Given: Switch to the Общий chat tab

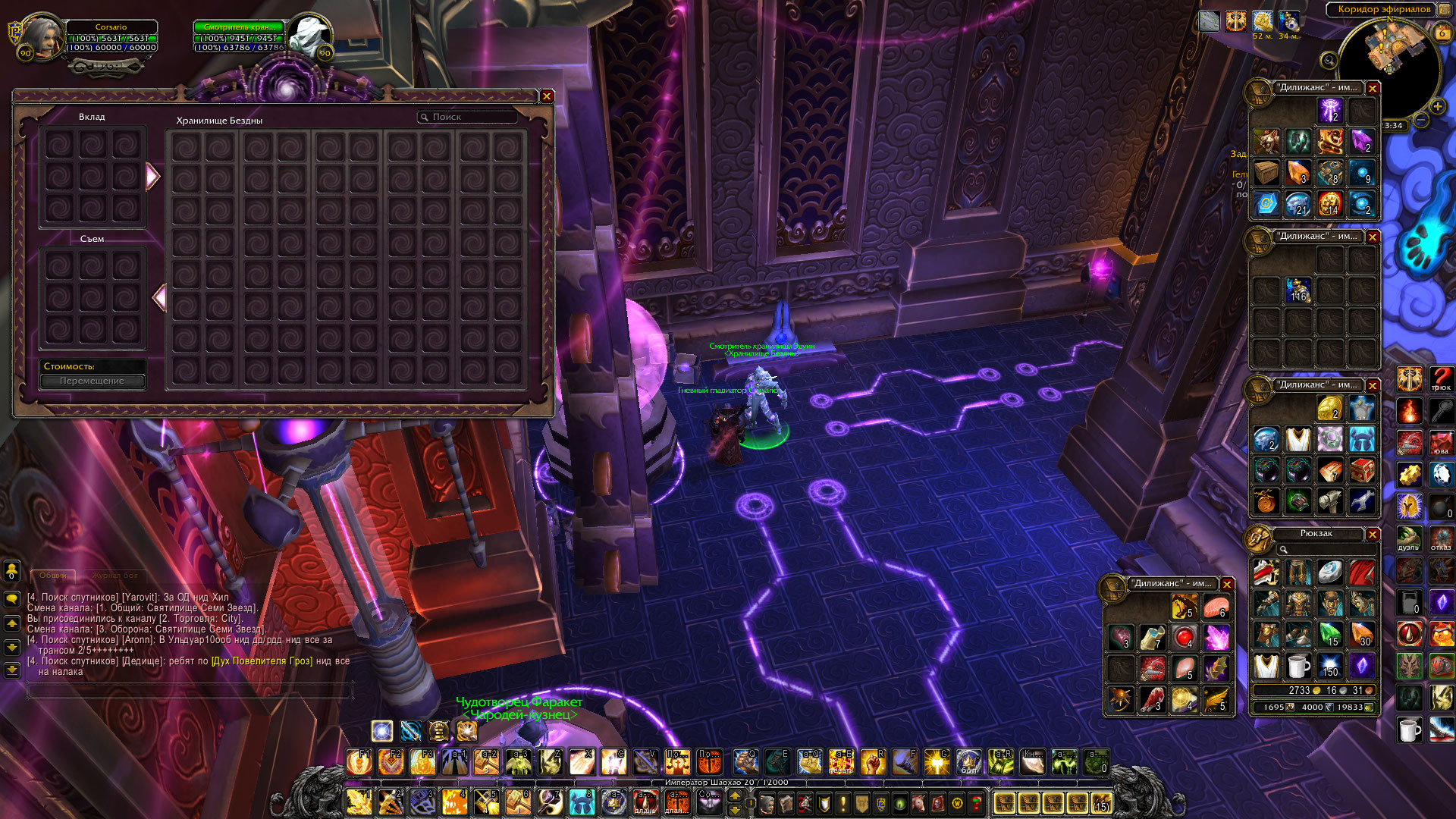Looking at the screenshot, I should (x=53, y=576).
